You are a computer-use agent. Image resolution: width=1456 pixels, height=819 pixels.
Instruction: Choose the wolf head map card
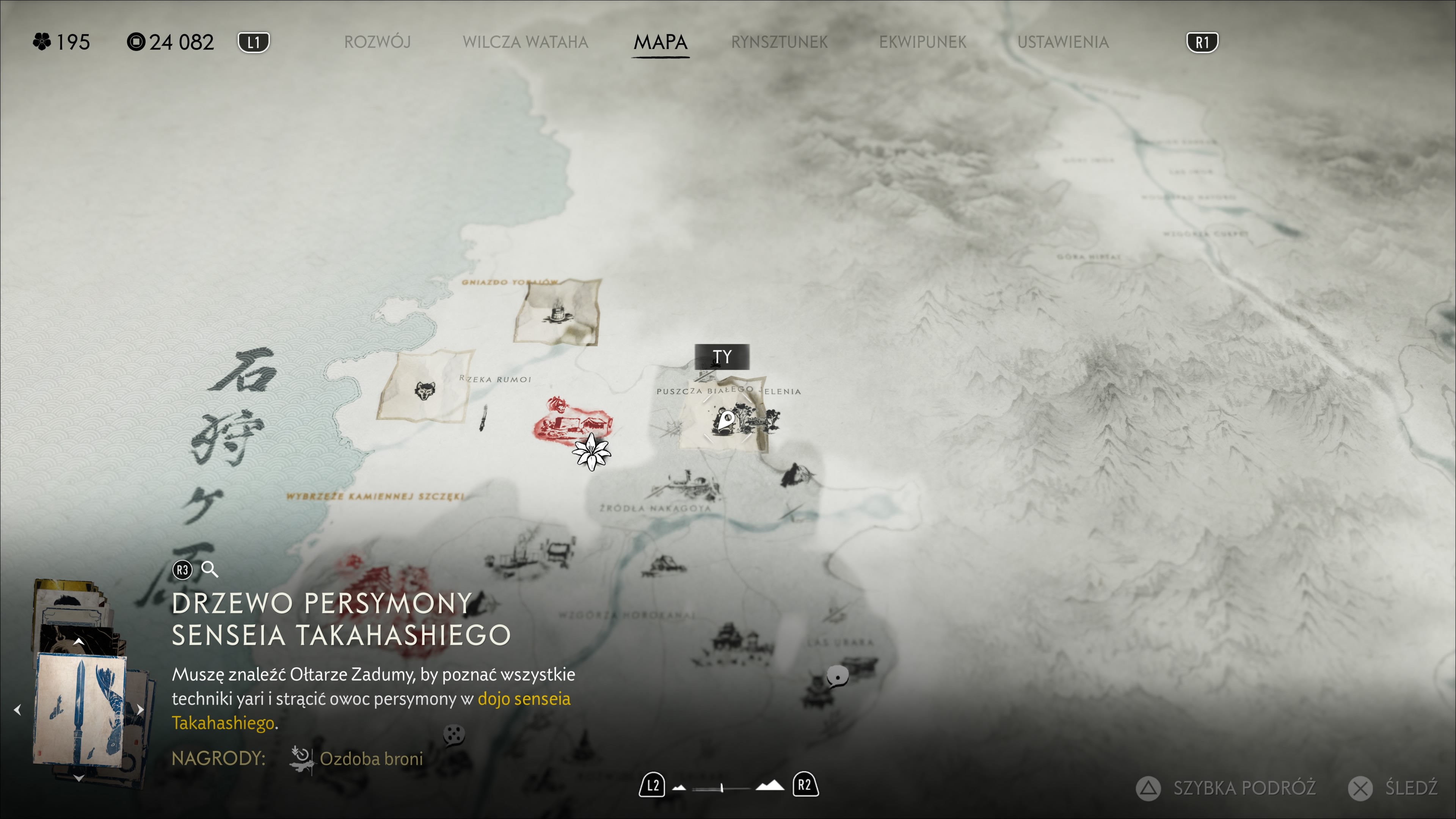pos(425,389)
